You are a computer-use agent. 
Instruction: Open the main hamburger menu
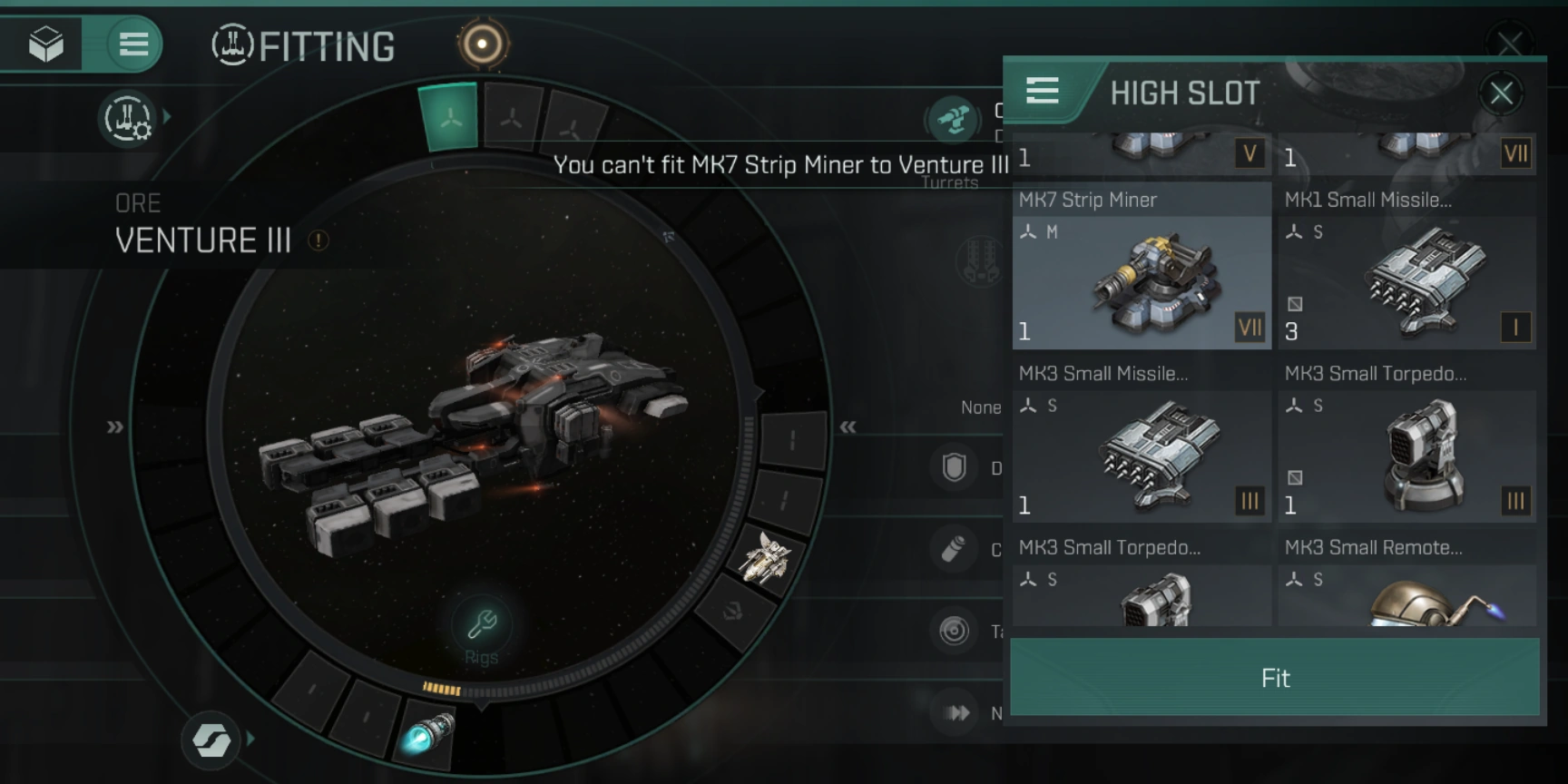pyautogui.click(x=133, y=44)
